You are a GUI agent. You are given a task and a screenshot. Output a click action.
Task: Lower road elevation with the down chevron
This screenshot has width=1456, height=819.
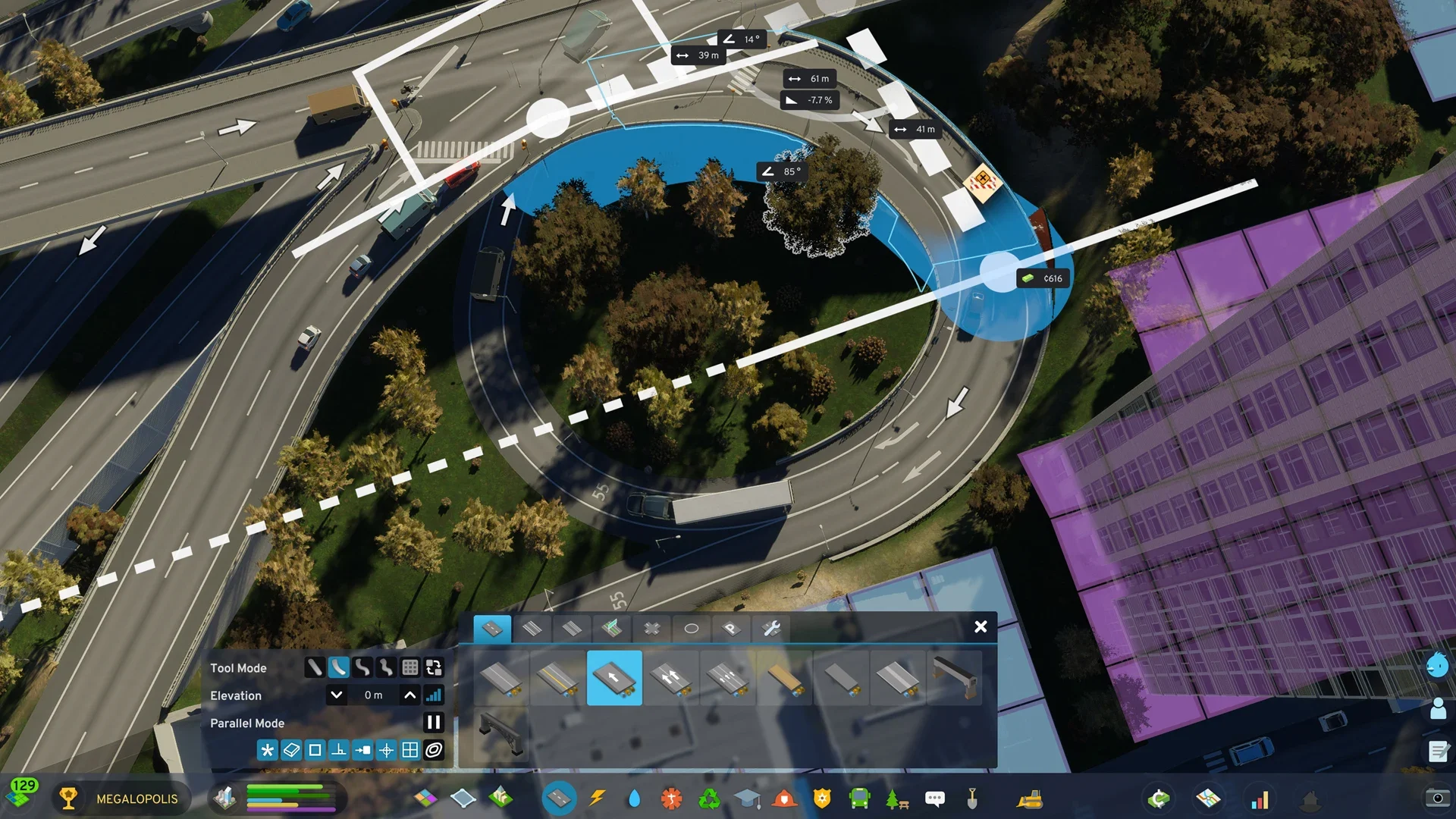coord(335,695)
